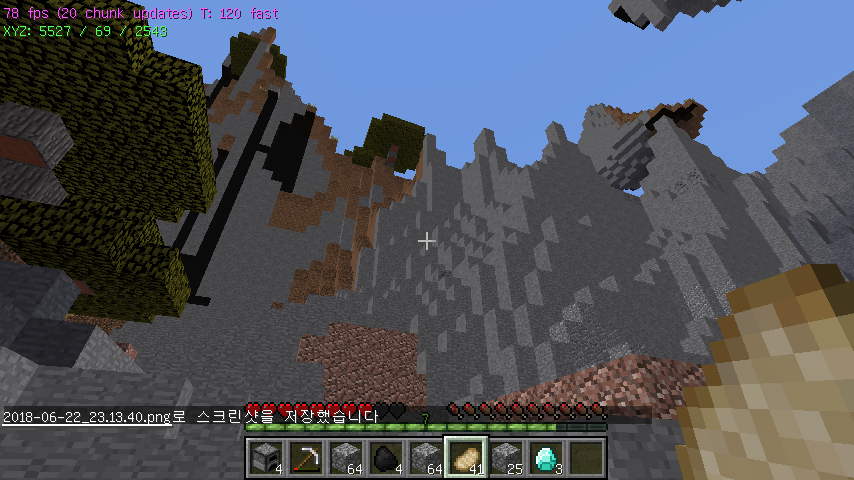Pick the diamond slot in the hotbar
This screenshot has width=854, height=480.
click(x=545, y=456)
